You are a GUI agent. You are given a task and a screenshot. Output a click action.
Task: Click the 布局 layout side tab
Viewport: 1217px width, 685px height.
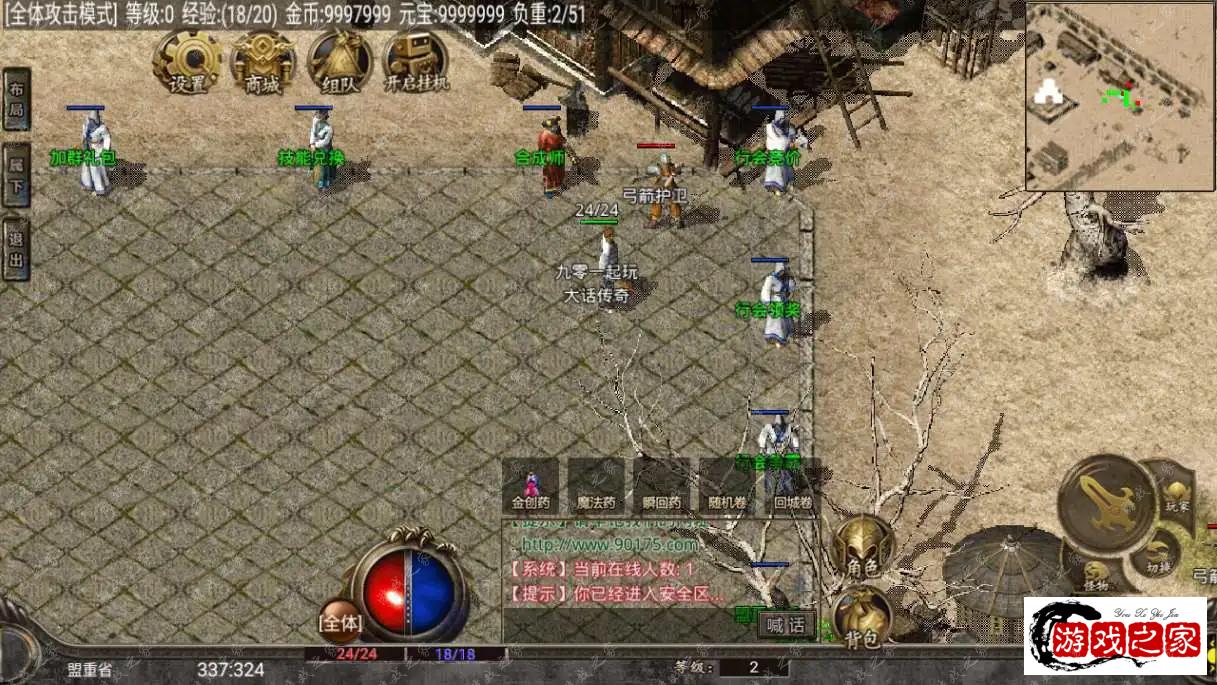point(16,100)
